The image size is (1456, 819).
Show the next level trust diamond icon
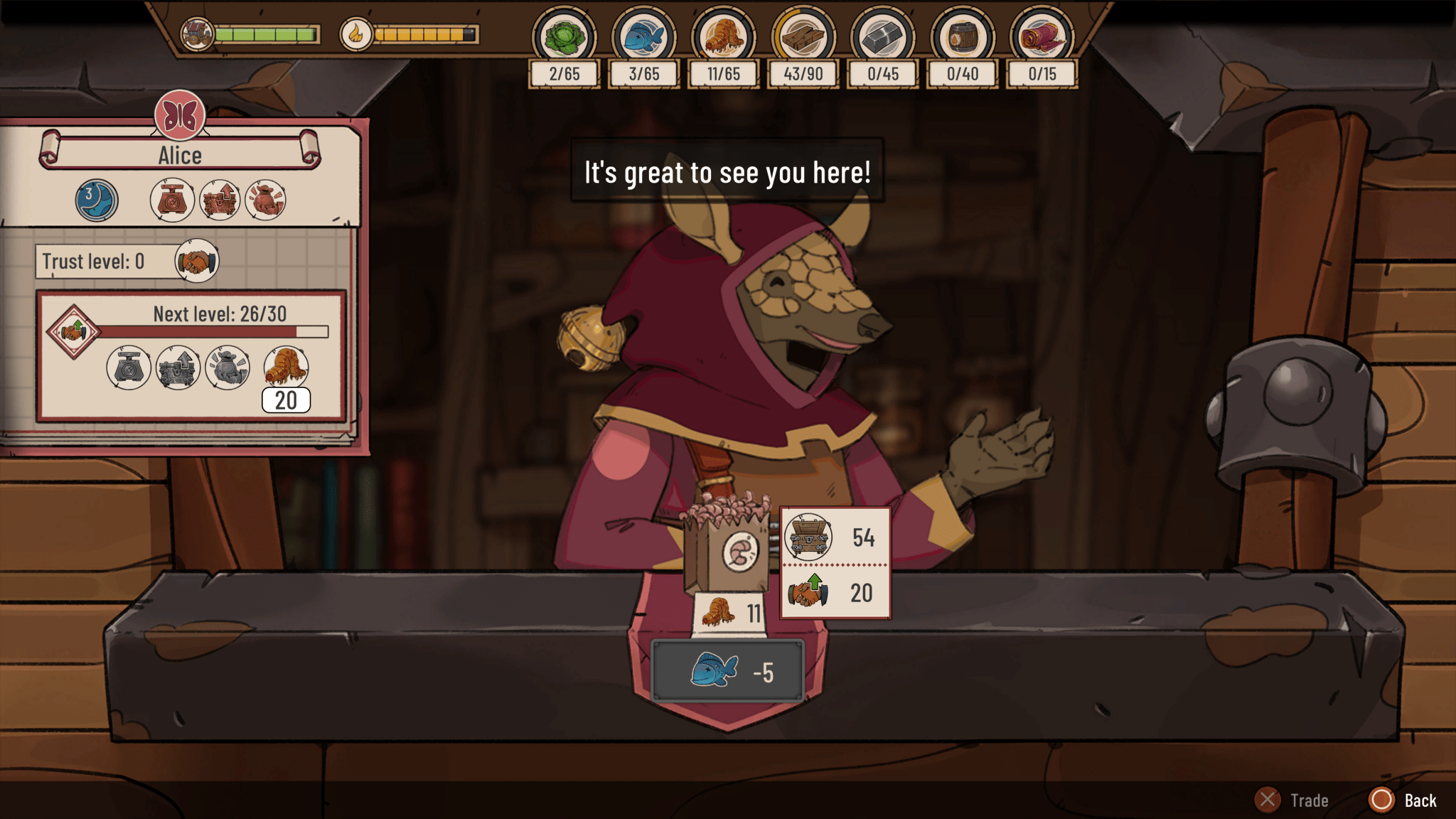(x=73, y=331)
